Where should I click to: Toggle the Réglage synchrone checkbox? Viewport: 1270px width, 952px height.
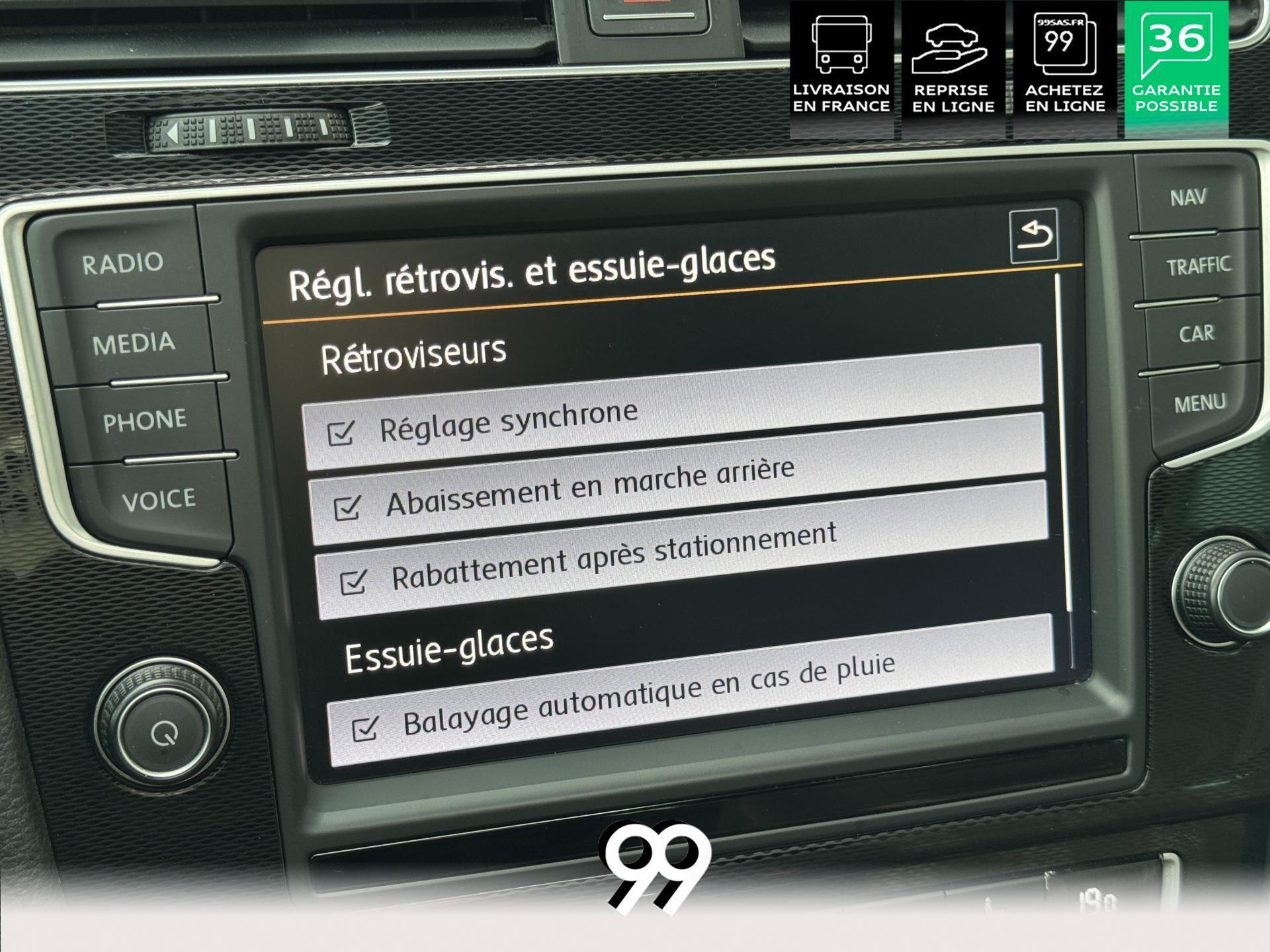pos(341,433)
